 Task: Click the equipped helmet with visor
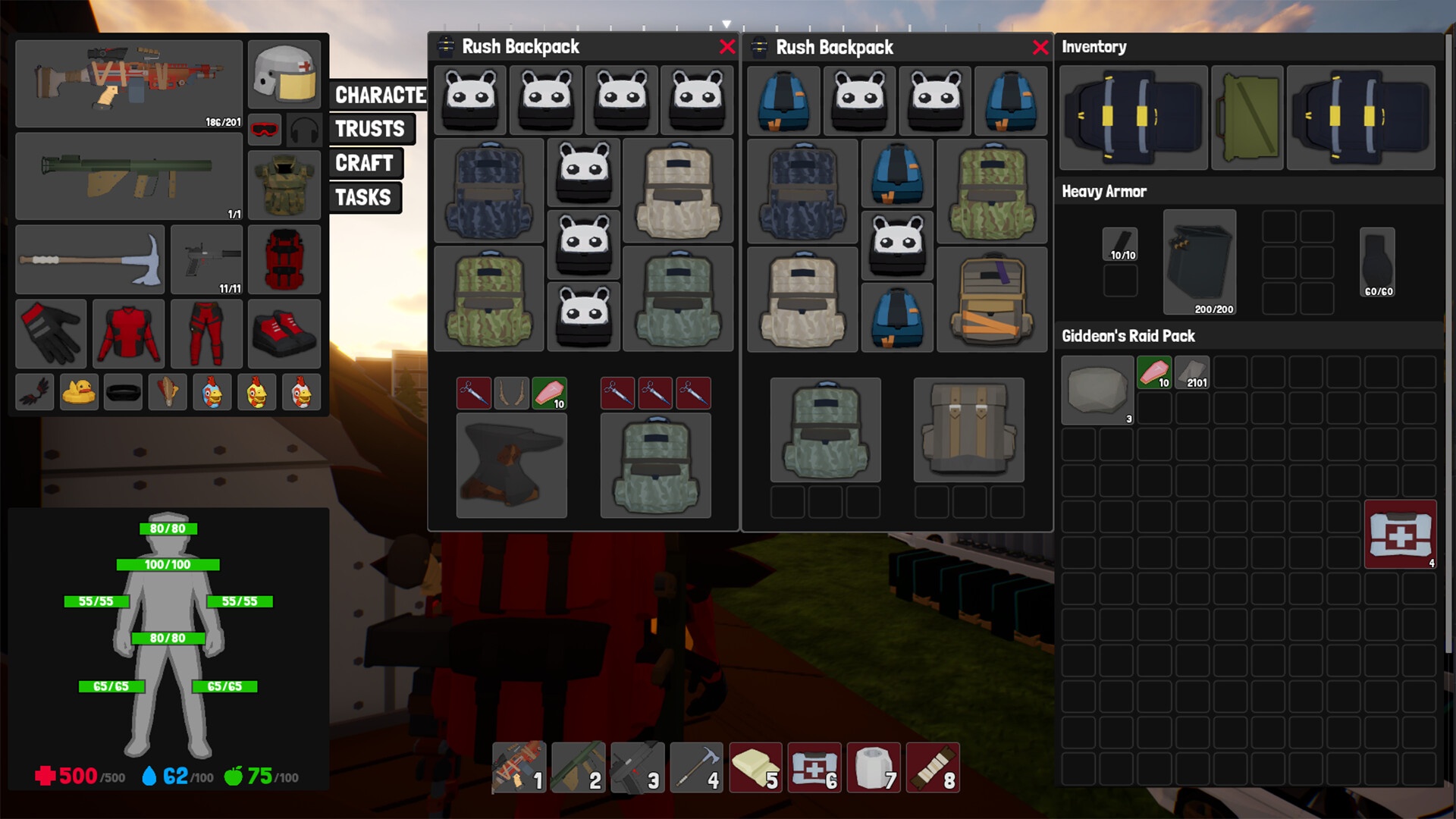pyautogui.click(x=284, y=75)
